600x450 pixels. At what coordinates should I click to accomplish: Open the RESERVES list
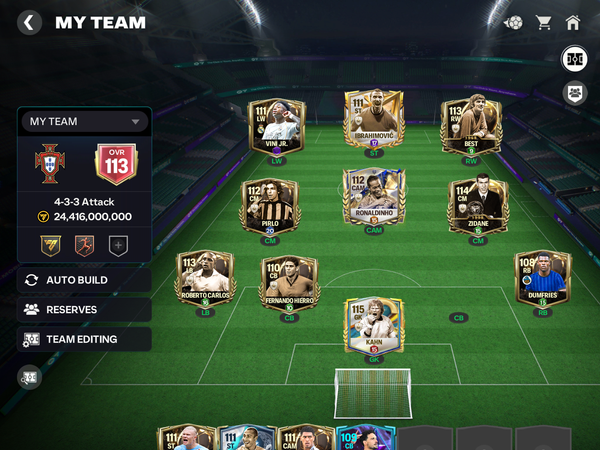coord(84,310)
